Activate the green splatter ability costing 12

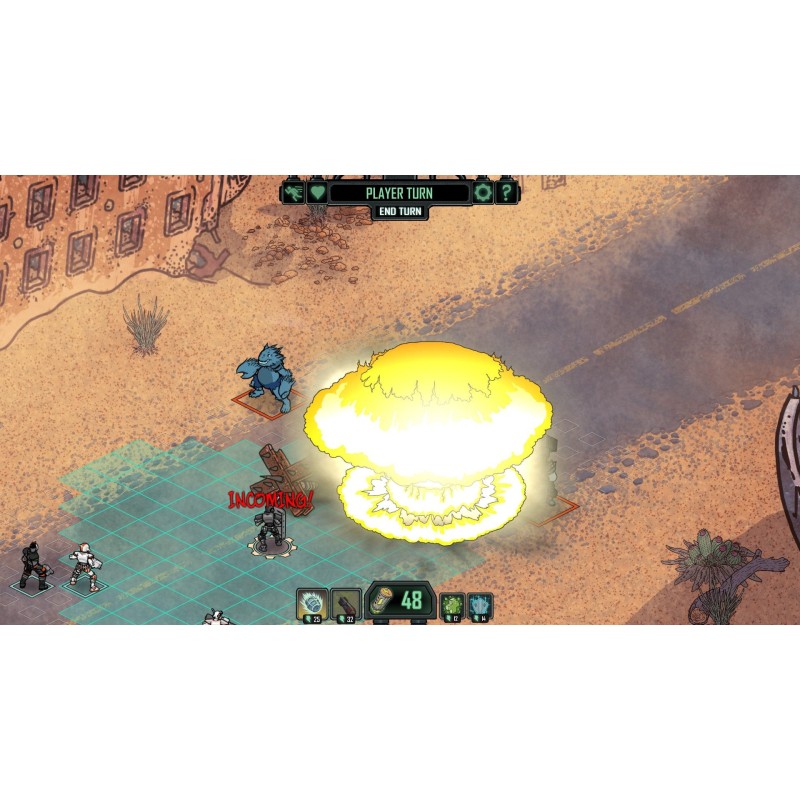(x=452, y=605)
